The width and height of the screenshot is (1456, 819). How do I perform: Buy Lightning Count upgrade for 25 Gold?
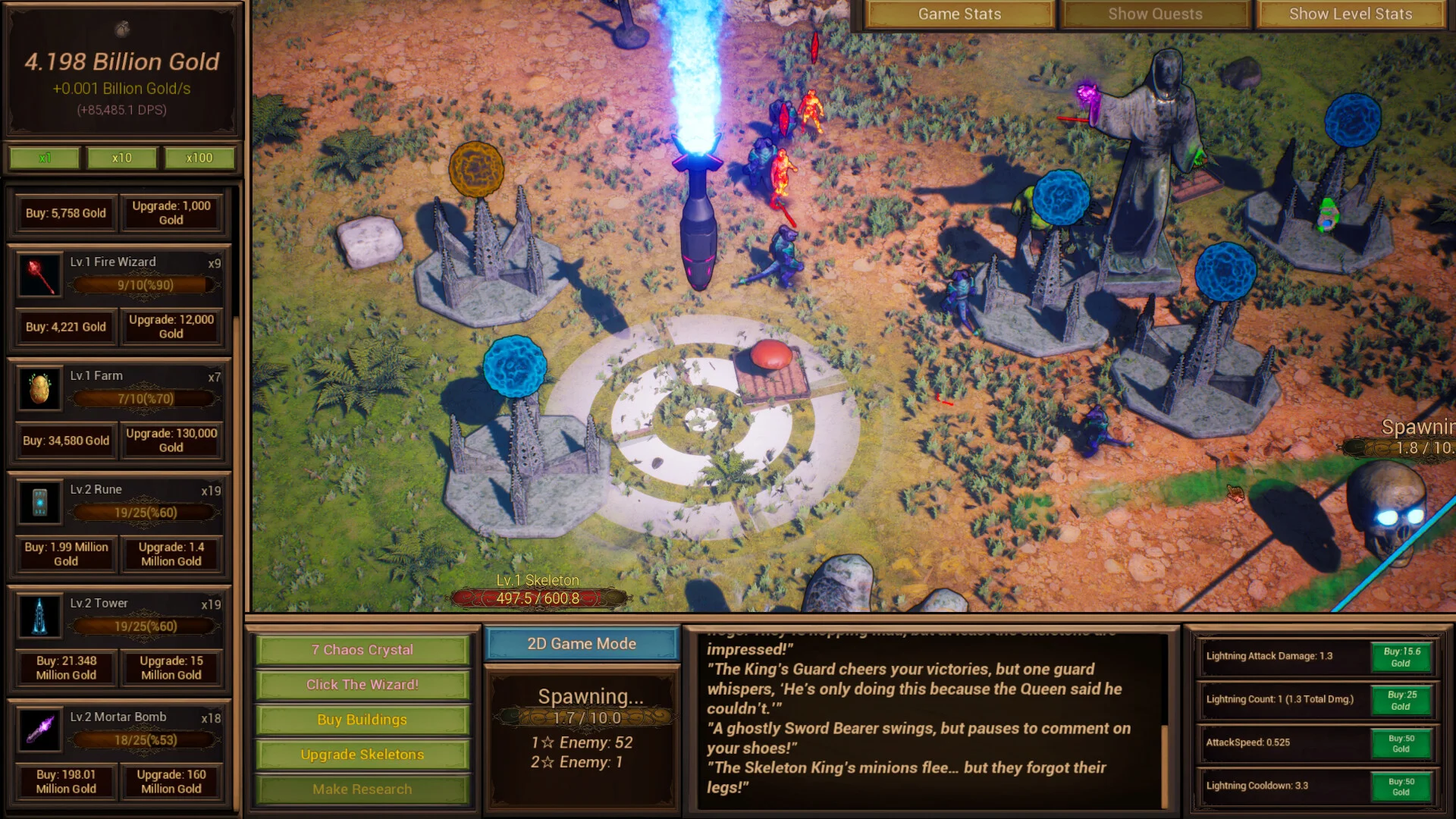[x=1401, y=700]
